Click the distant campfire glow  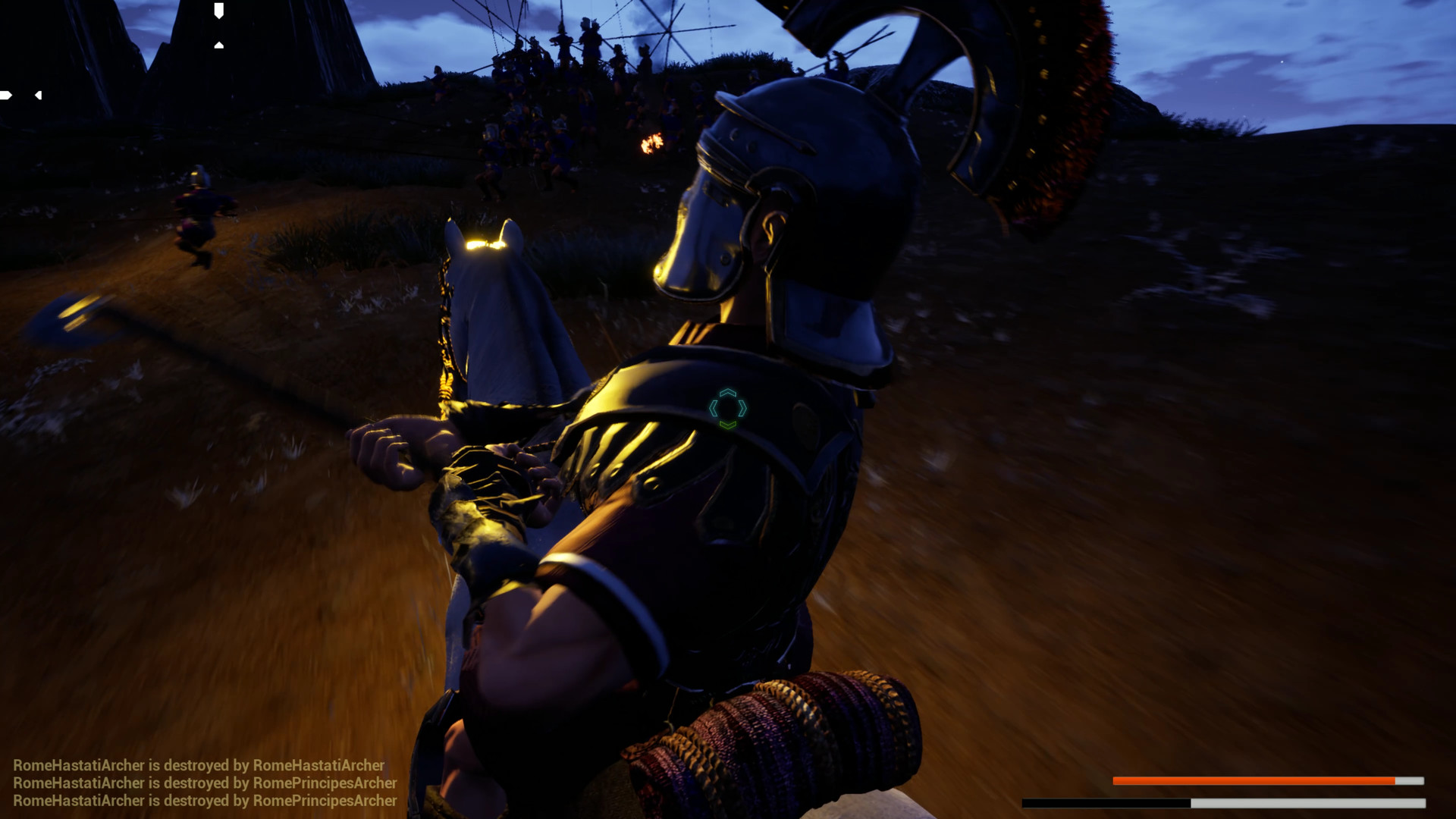click(x=651, y=143)
